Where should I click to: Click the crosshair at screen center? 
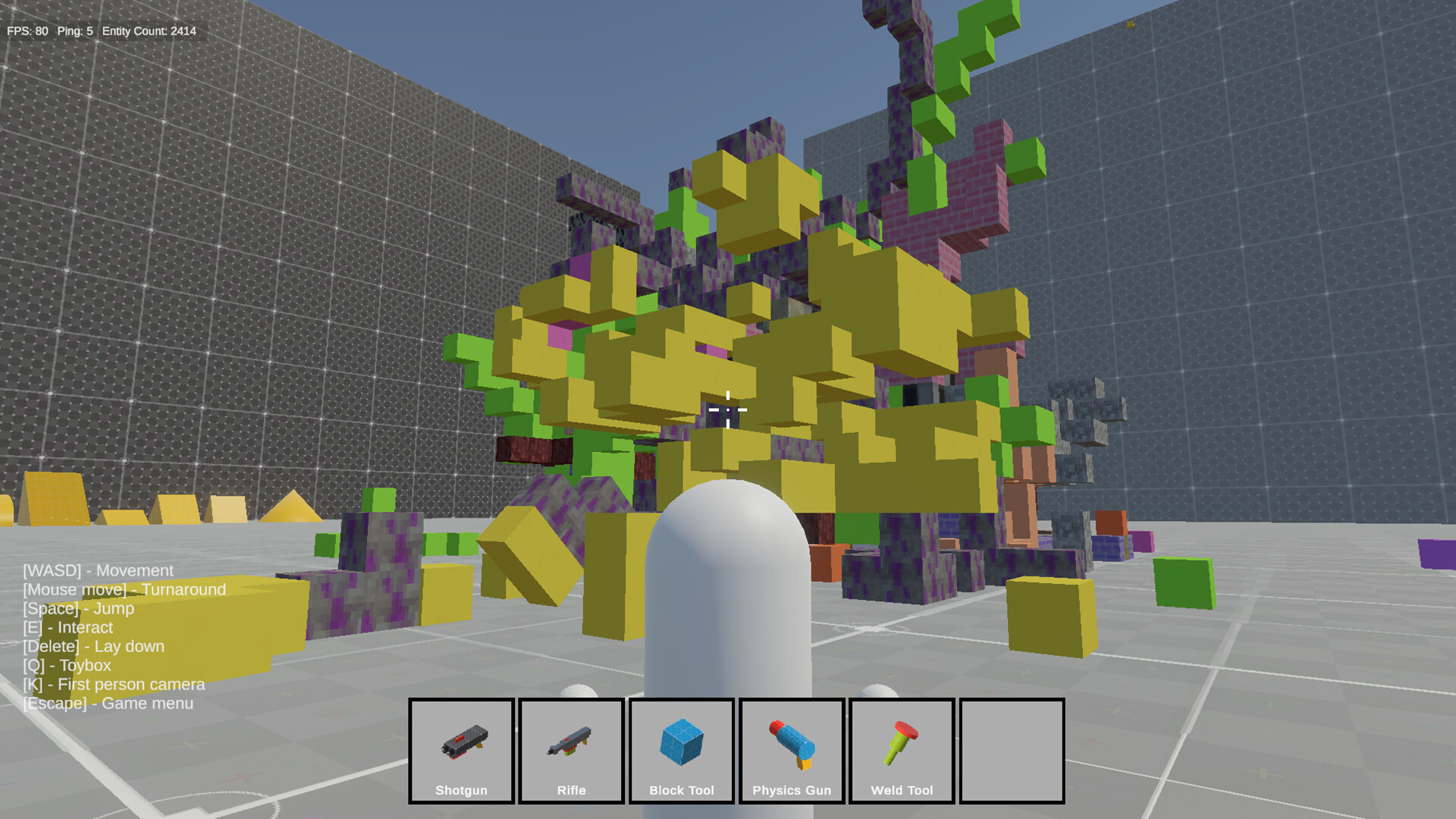tap(728, 409)
